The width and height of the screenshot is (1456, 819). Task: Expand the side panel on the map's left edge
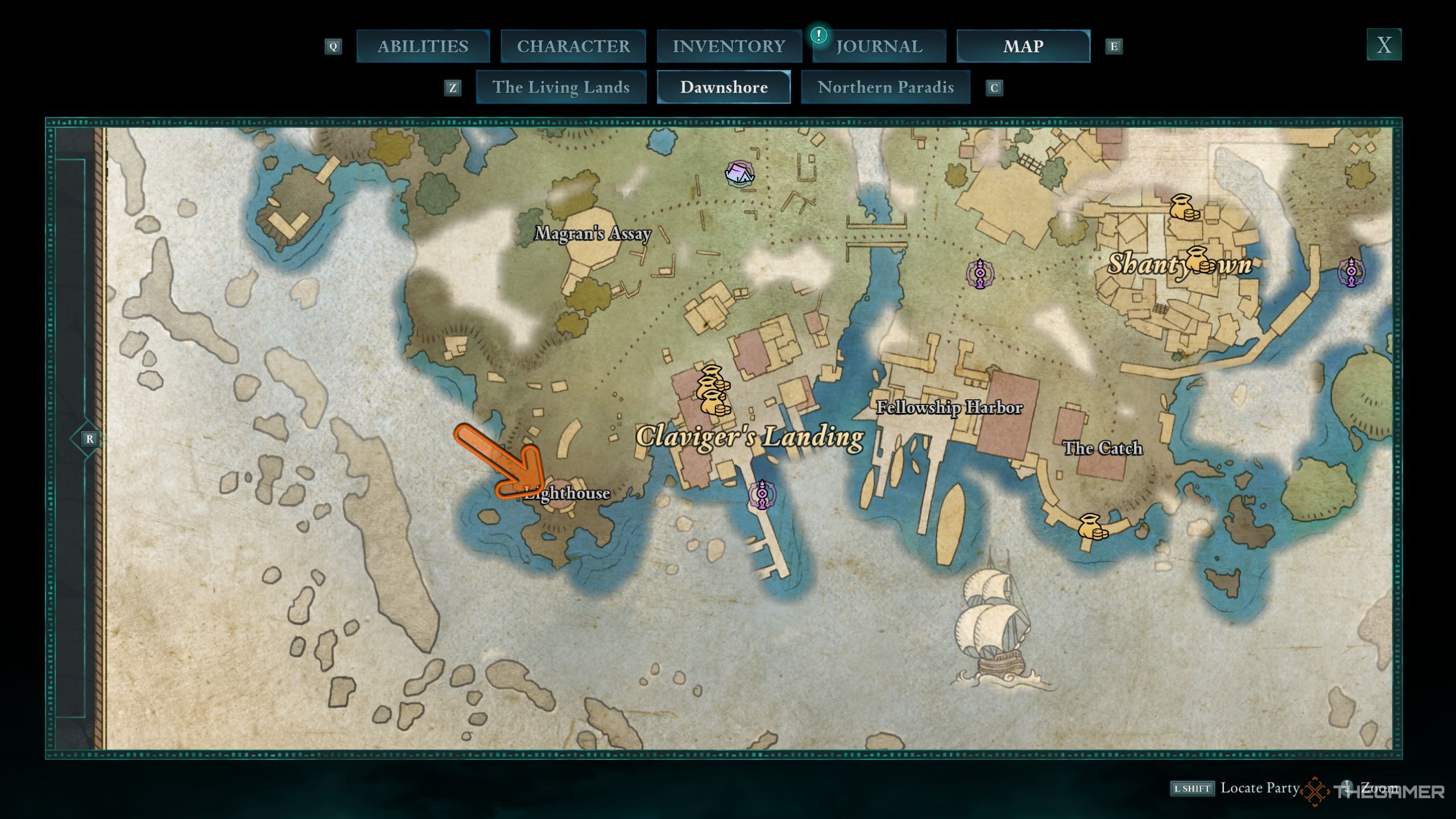click(x=89, y=439)
